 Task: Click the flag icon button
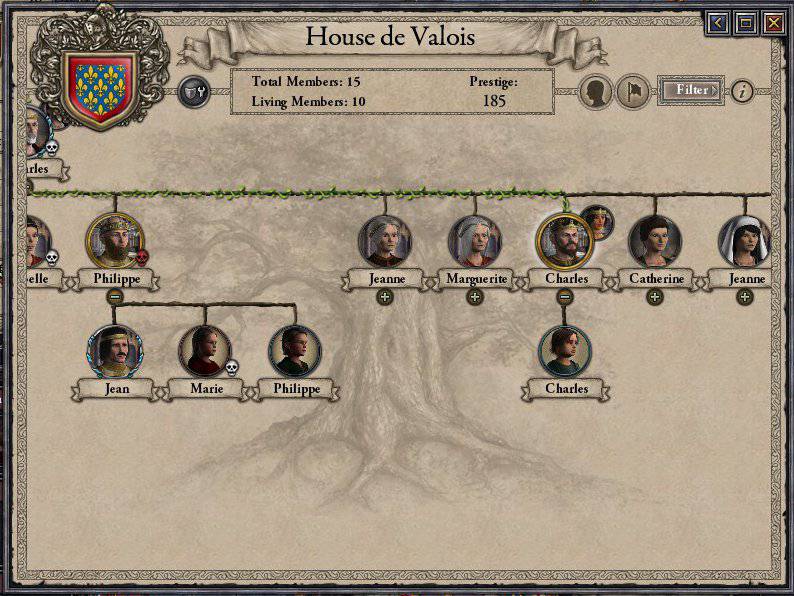pyautogui.click(x=632, y=91)
